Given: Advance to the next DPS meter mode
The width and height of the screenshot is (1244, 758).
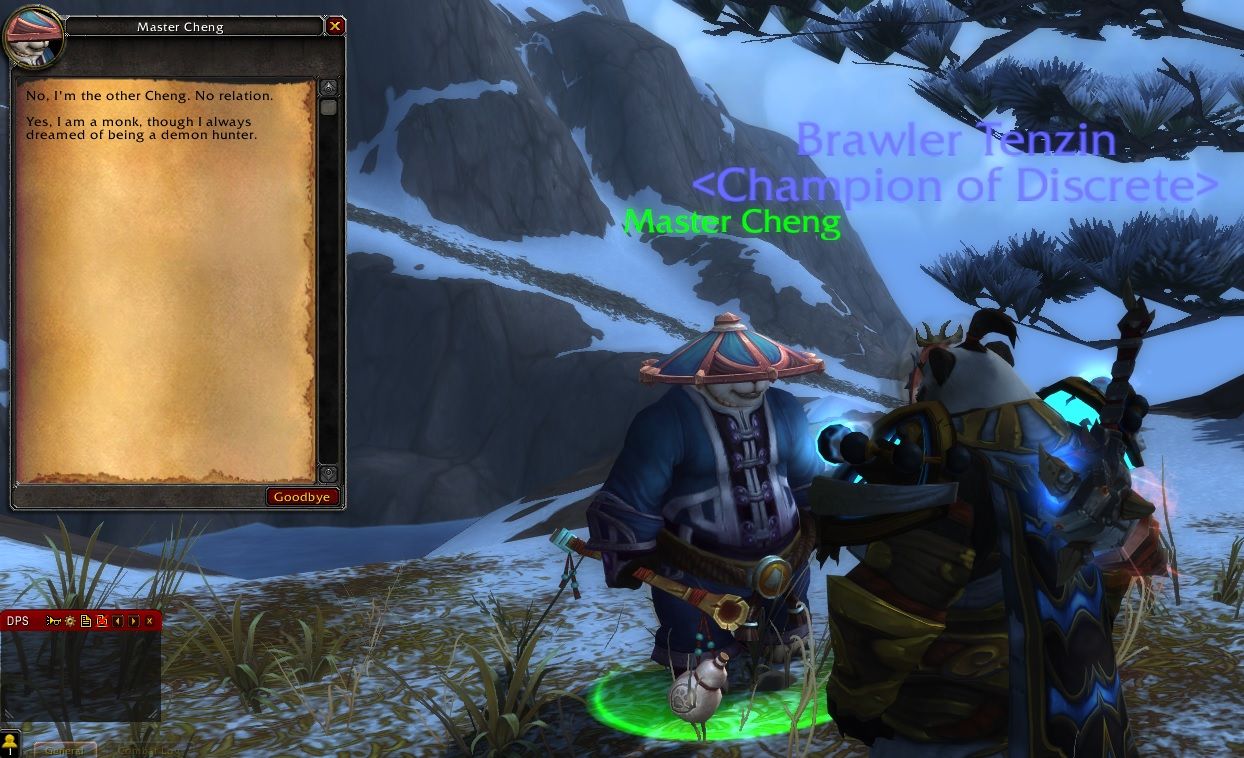Looking at the screenshot, I should point(133,621).
